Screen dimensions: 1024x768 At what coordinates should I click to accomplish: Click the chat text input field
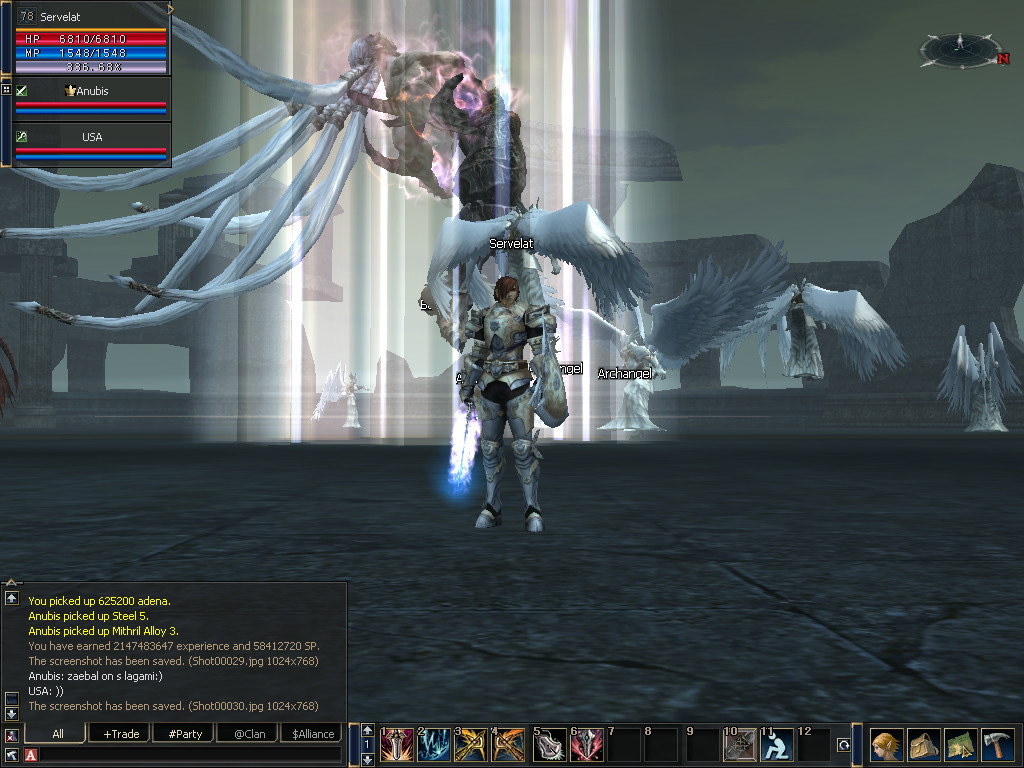pos(190,755)
